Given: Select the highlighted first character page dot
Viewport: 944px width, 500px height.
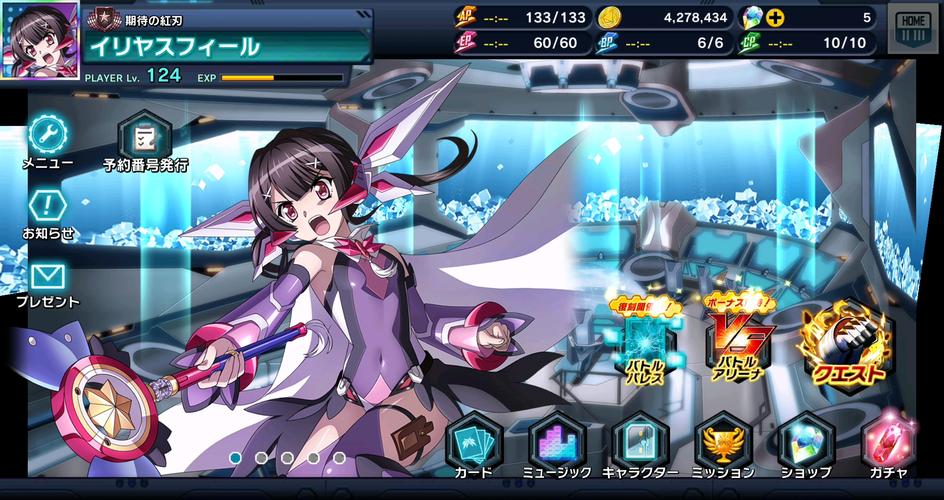Looking at the screenshot, I should point(236,458).
